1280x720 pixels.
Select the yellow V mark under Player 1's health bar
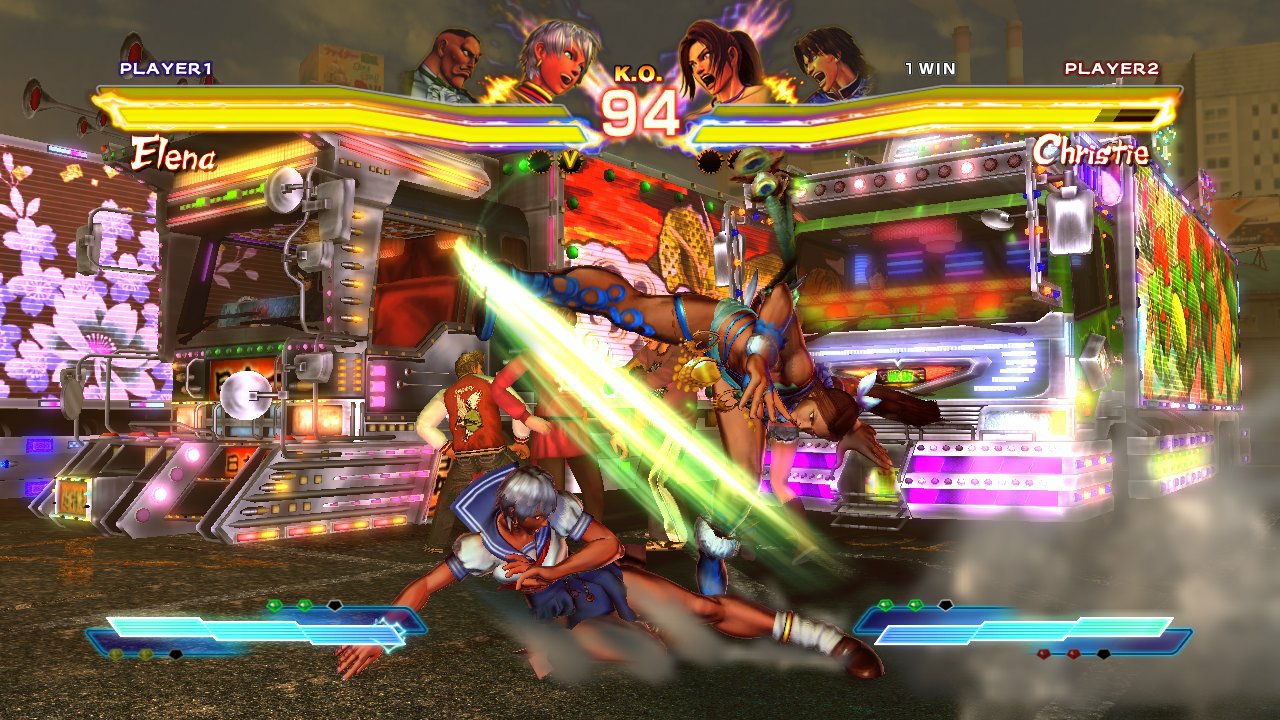click(x=570, y=158)
